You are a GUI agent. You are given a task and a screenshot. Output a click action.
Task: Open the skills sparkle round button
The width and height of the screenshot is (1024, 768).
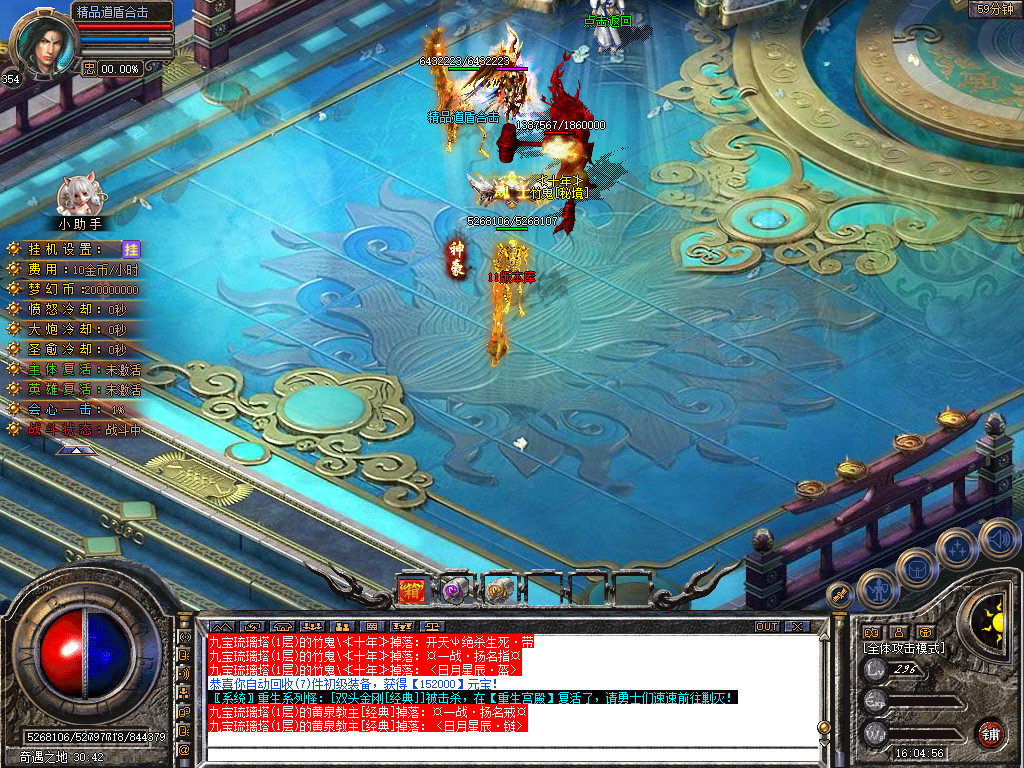click(x=957, y=549)
